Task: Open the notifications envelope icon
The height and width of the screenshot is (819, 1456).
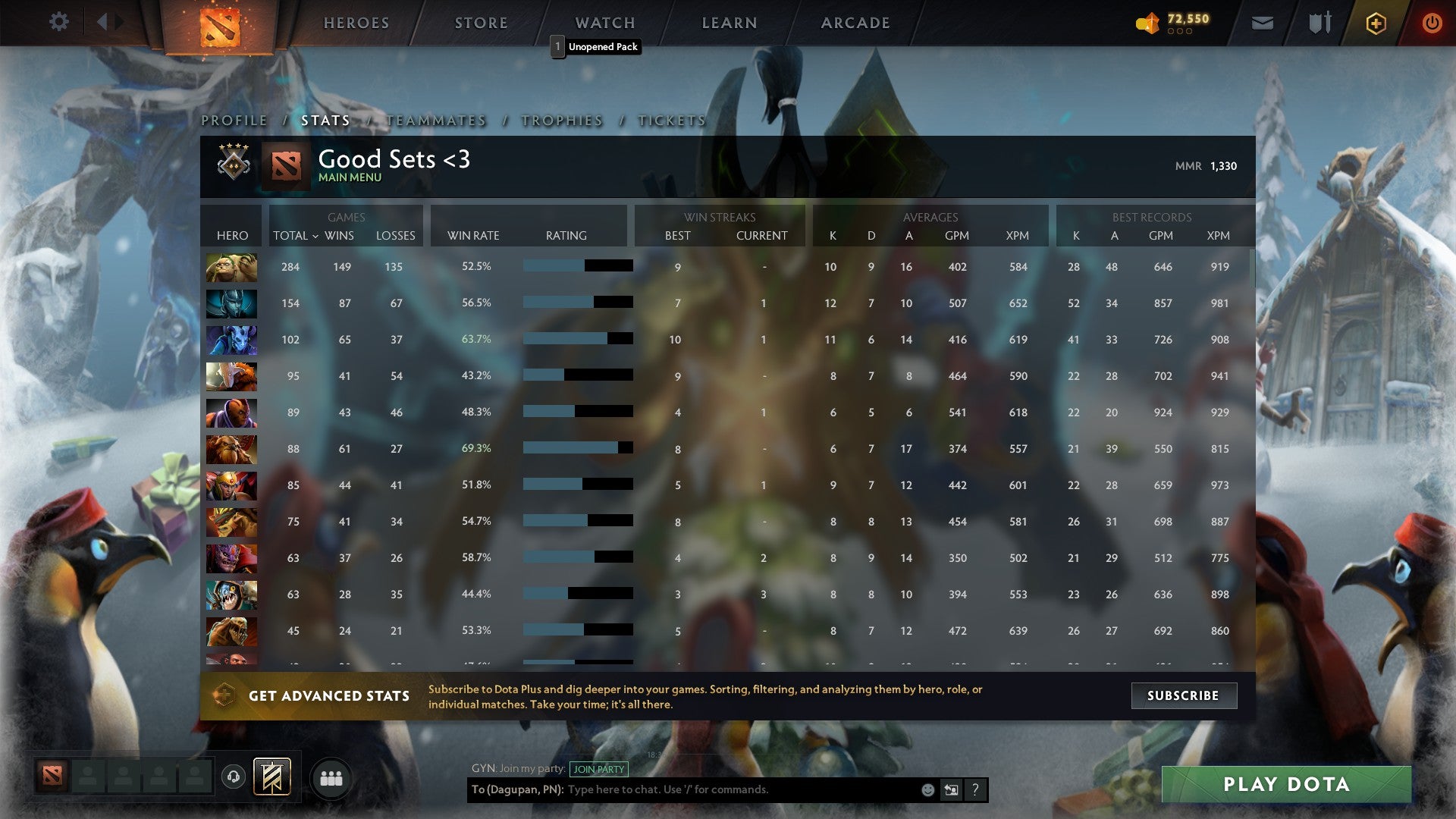Action: click(x=1262, y=22)
